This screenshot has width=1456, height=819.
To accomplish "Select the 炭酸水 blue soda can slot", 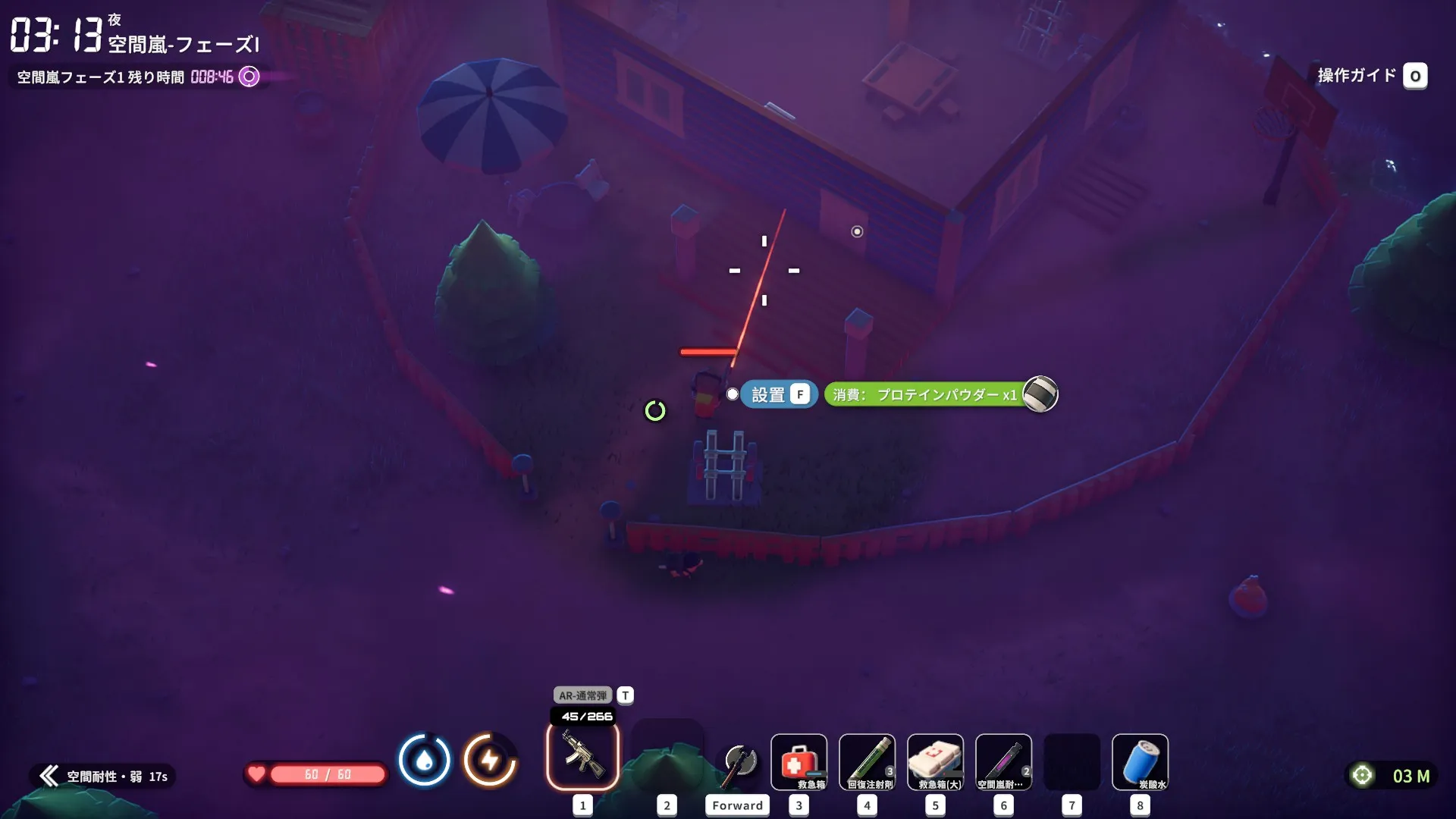I will coord(1140,762).
